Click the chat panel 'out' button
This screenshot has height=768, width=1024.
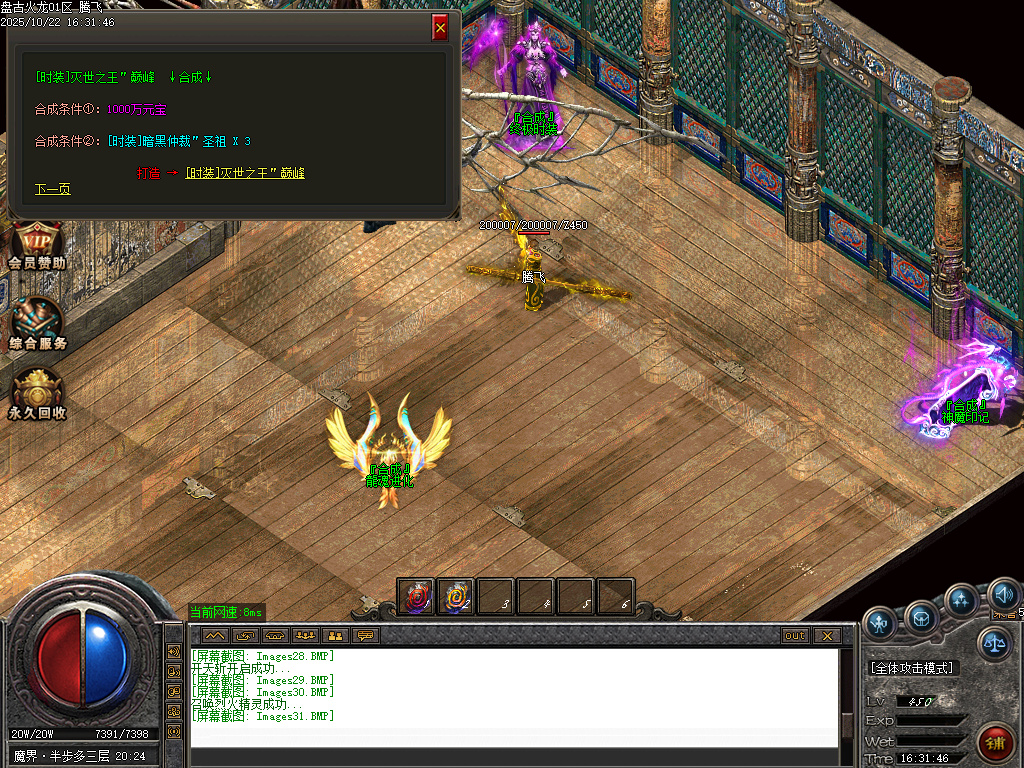coord(795,636)
